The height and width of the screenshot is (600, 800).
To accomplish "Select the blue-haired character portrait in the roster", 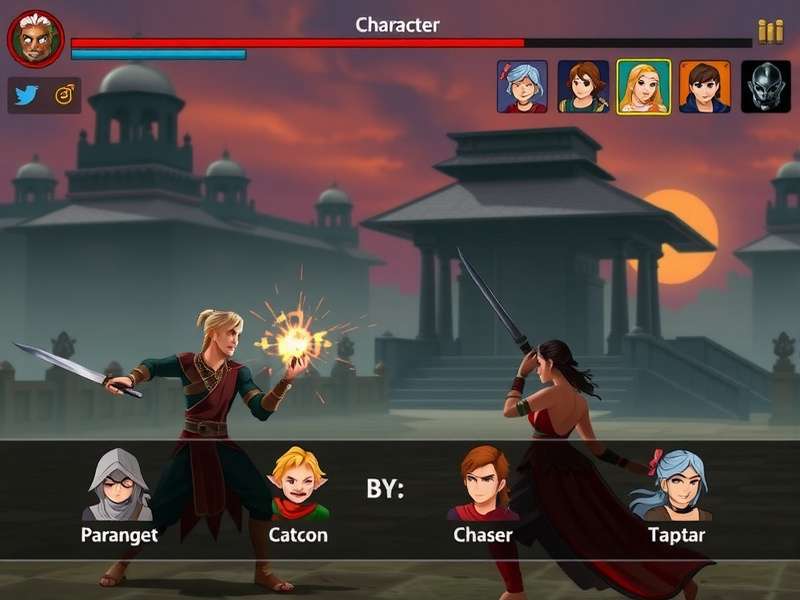I will (x=522, y=87).
